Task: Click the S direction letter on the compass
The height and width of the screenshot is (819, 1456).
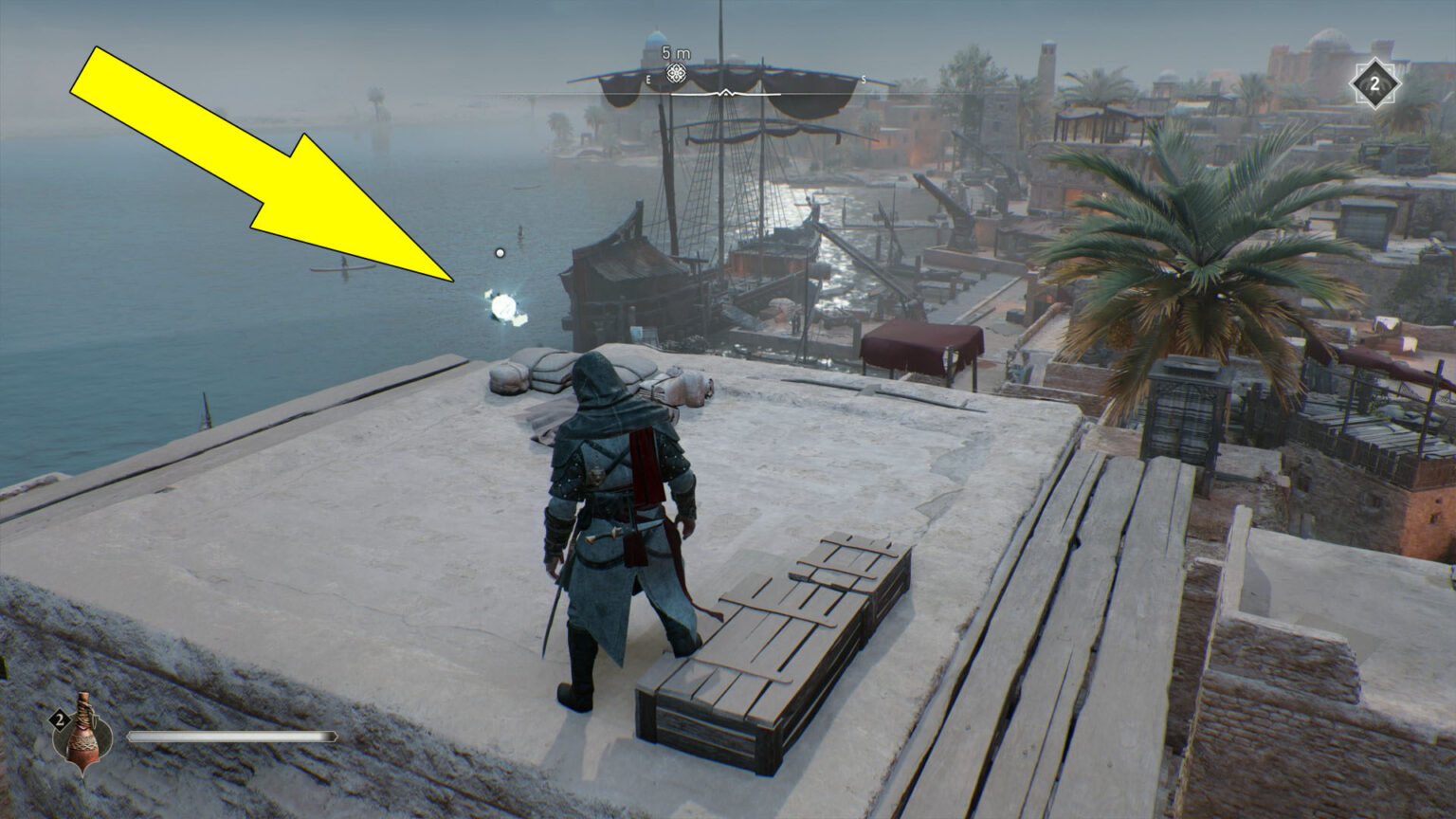Action: [x=865, y=82]
